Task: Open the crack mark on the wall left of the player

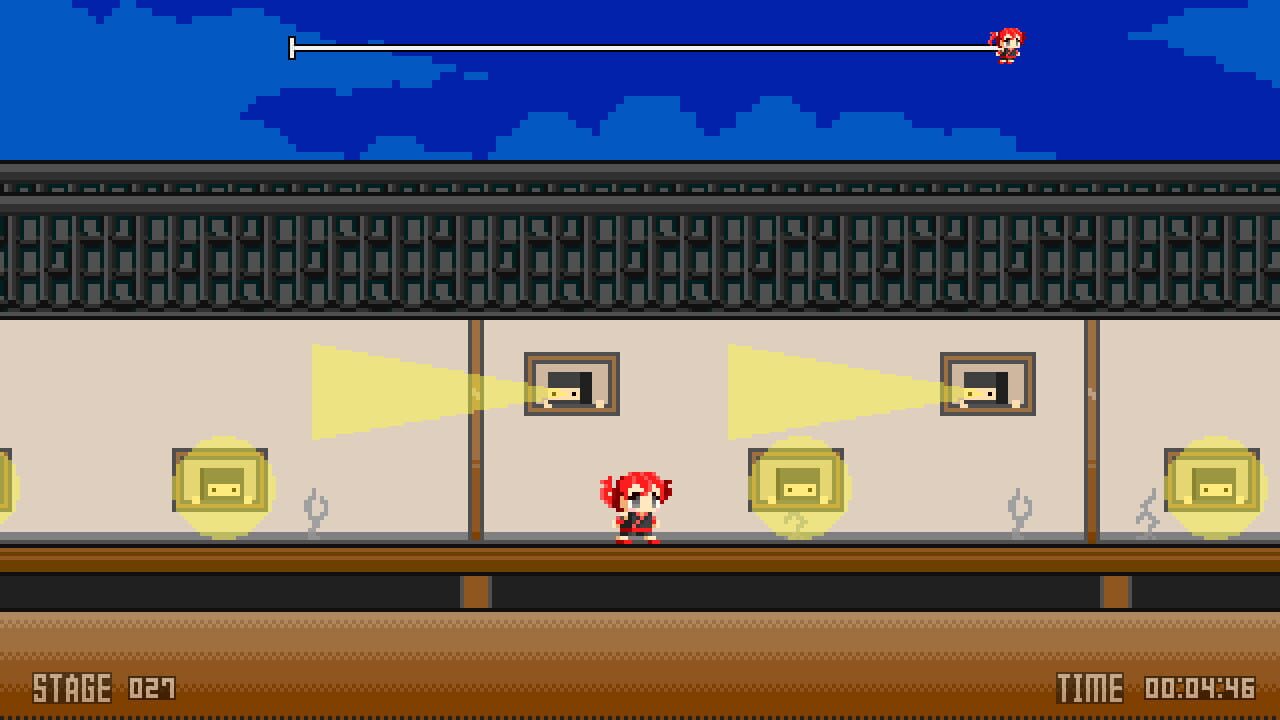Action: 317,510
